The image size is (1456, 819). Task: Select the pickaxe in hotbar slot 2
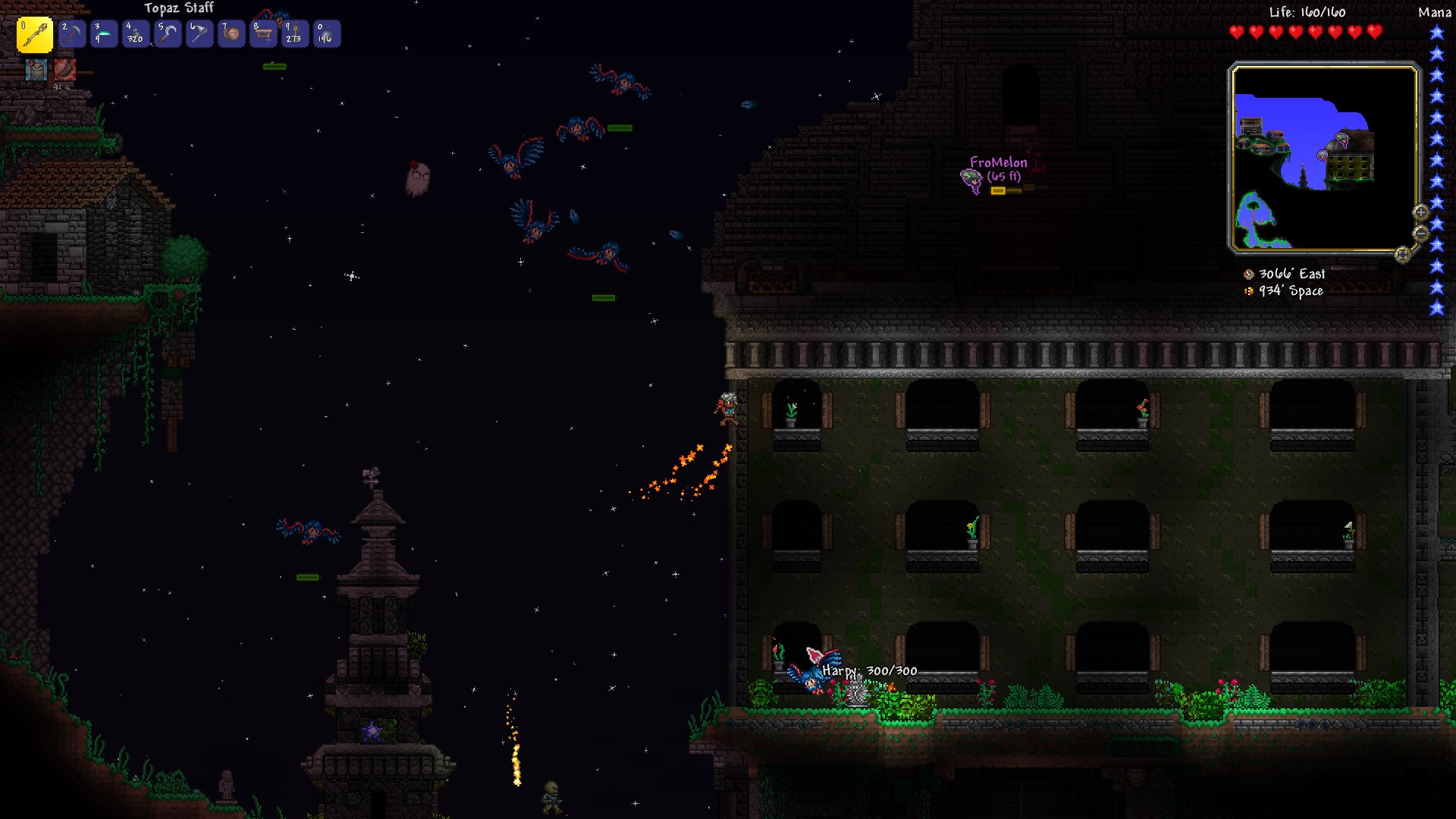(x=72, y=34)
